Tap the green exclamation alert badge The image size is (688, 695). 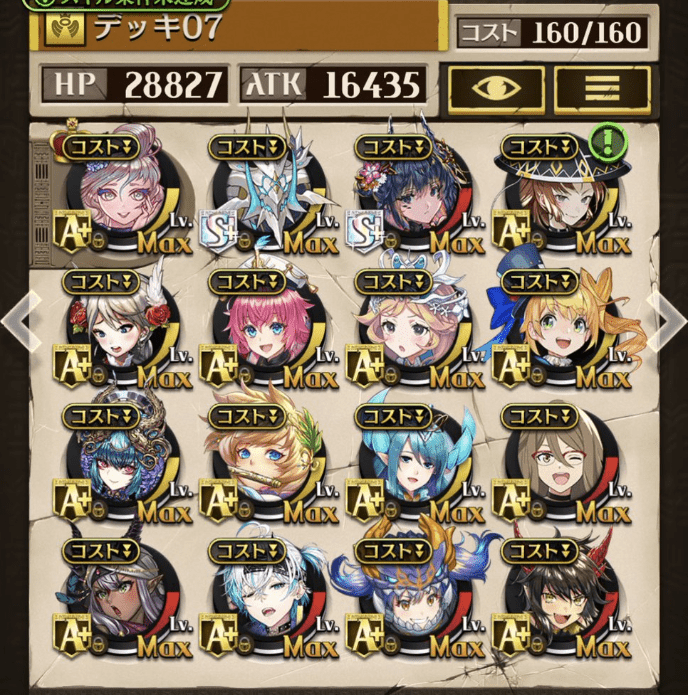pos(603,141)
